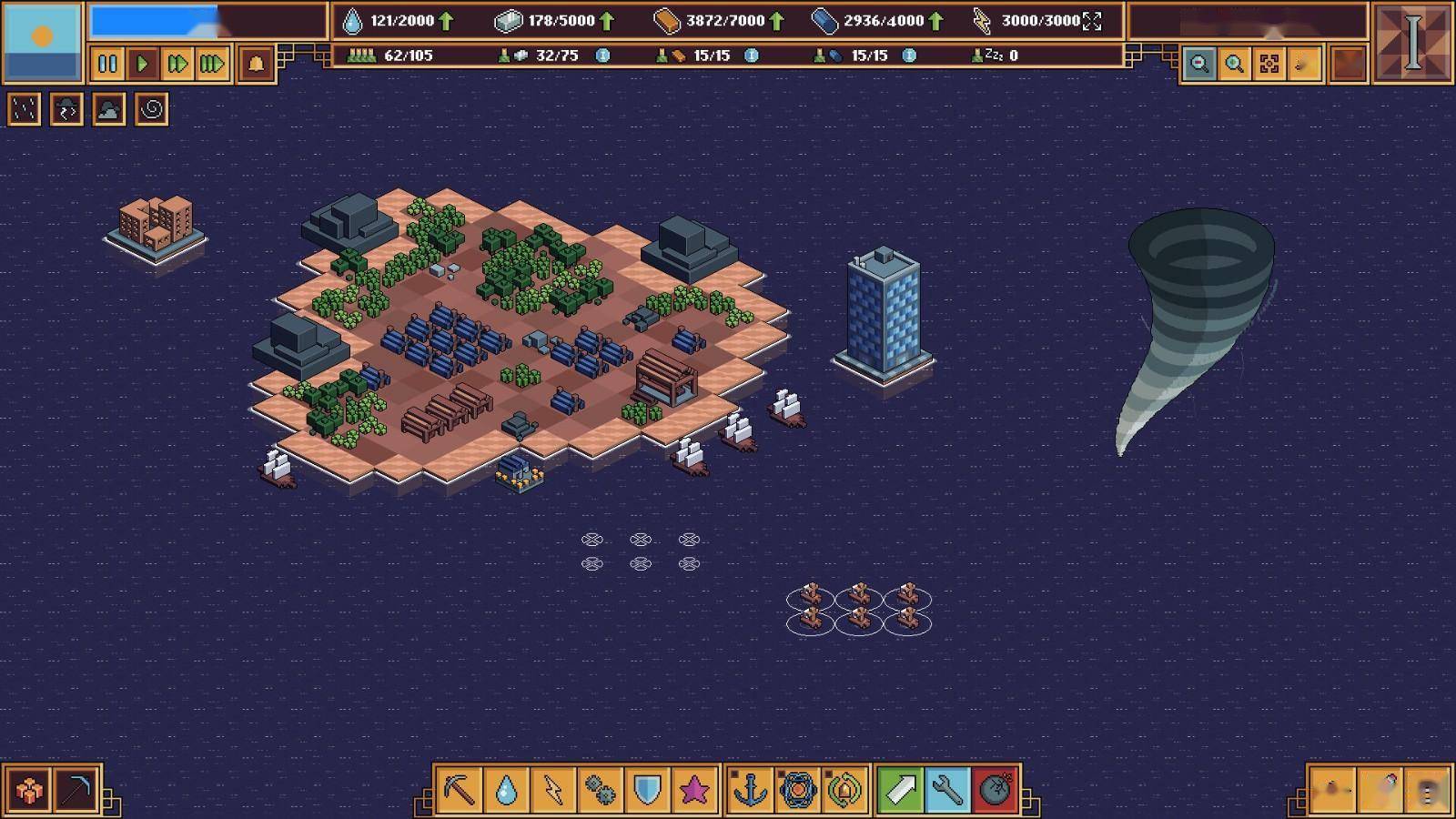Select the red bomb demolish tool
Image resolution: width=1456 pixels, height=819 pixels.
tap(995, 789)
